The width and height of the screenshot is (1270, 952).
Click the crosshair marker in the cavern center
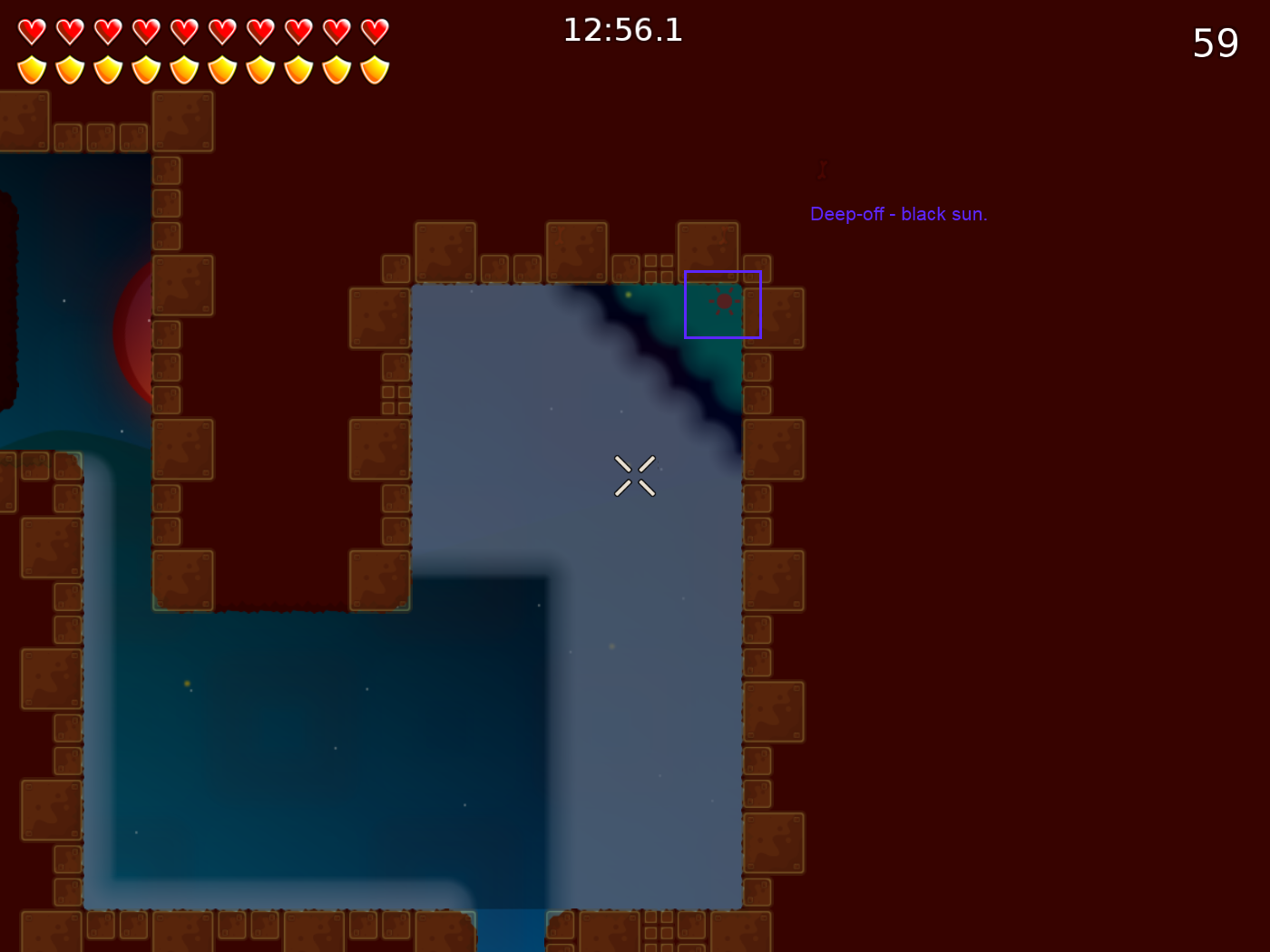point(634,476)
